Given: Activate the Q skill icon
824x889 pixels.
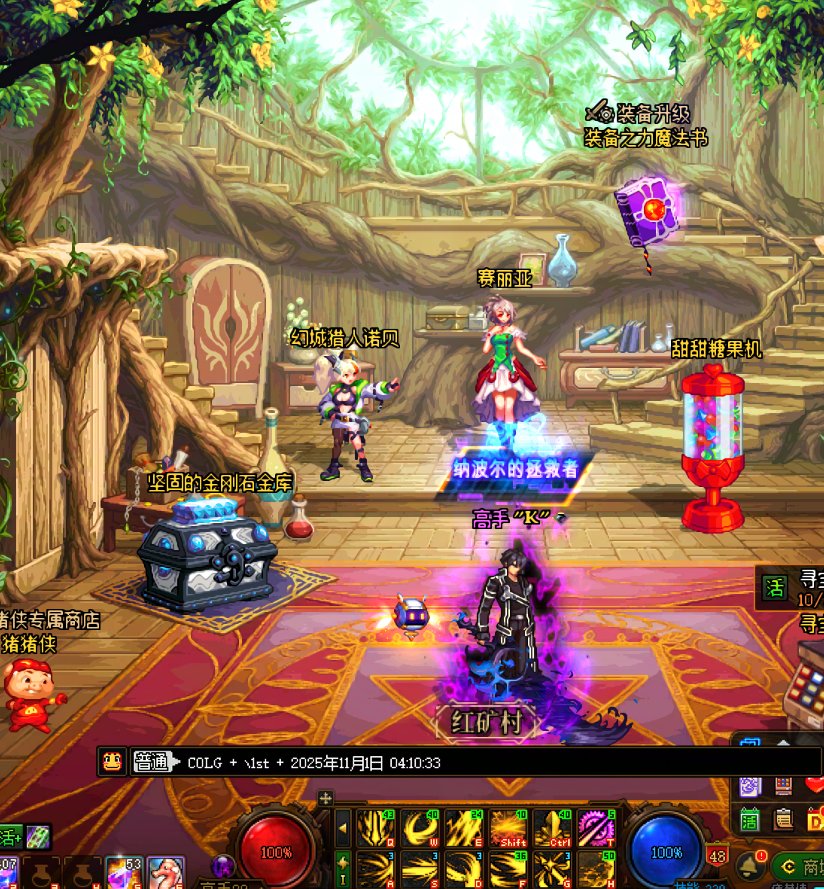Looking at the screenshot, I should pos(377,827).
